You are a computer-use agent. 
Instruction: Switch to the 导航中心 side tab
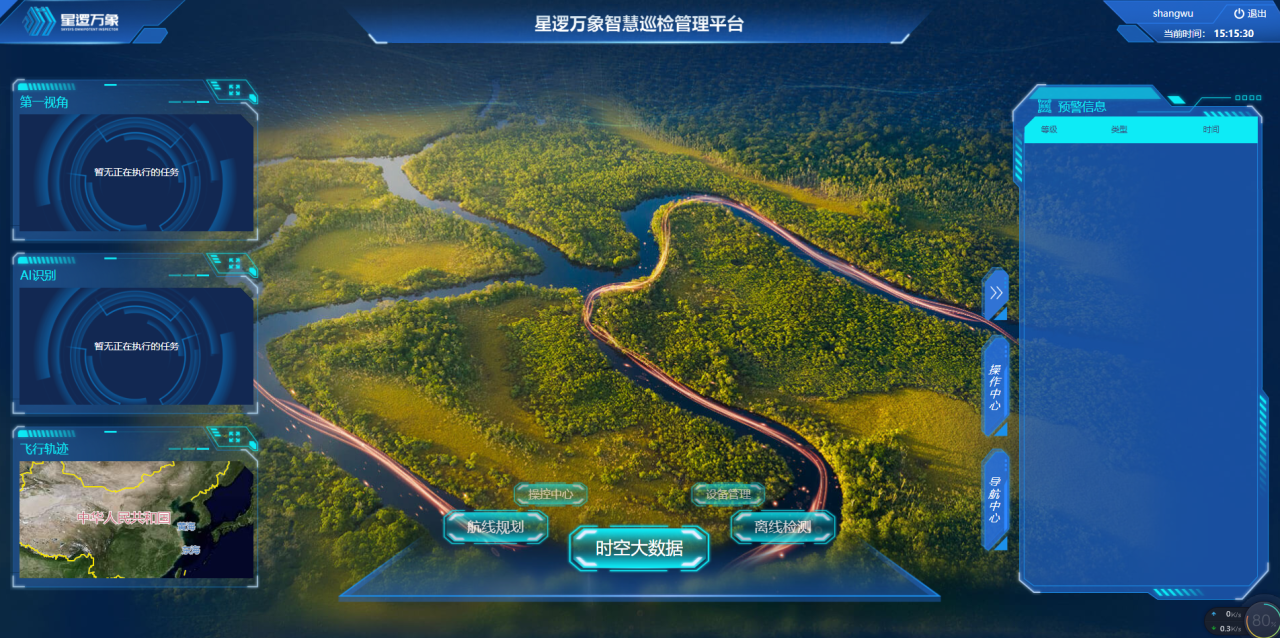tap(996, 499)
